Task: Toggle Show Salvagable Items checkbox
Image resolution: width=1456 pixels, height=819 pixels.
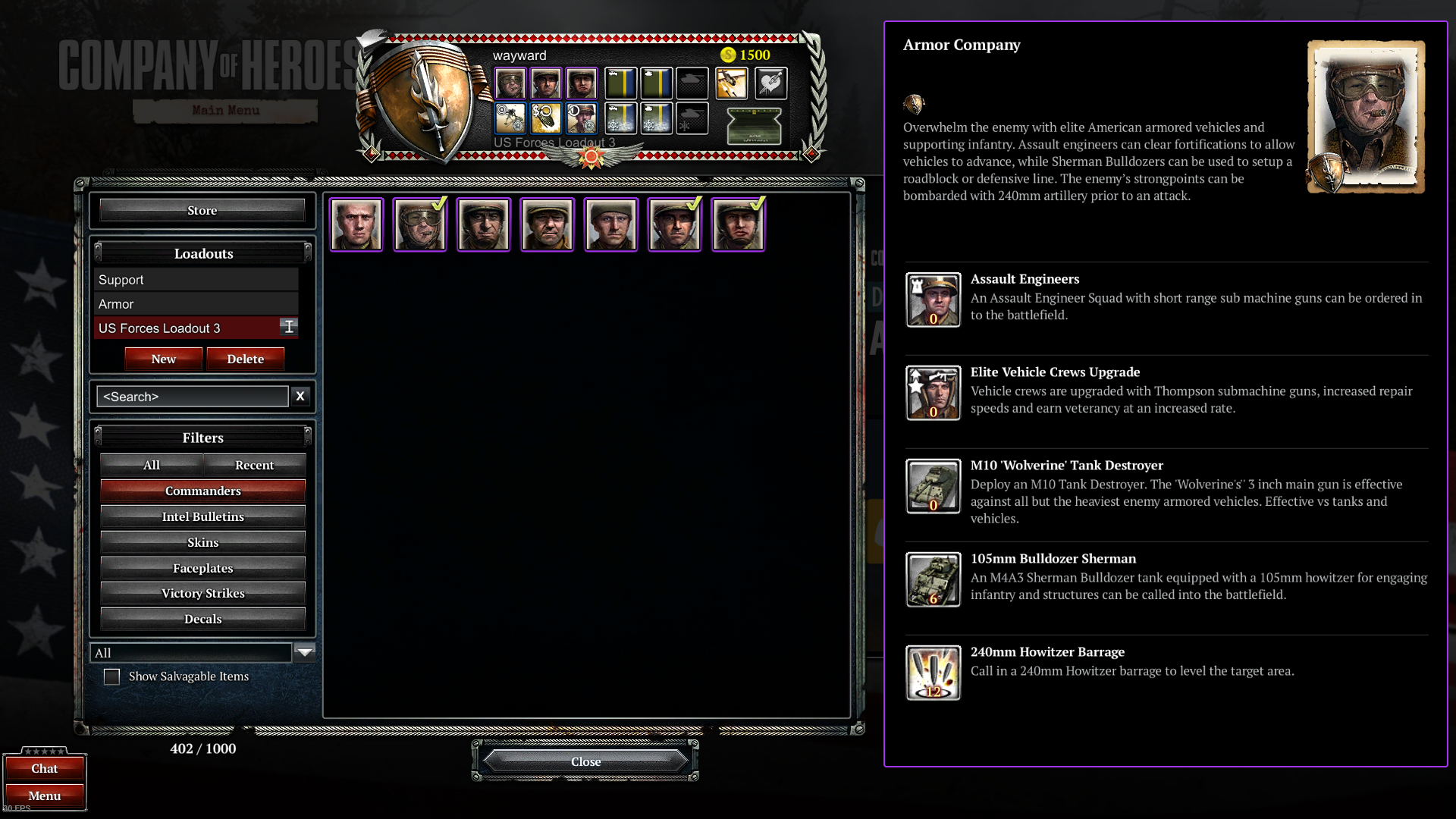Action: (x=111, y=676)
